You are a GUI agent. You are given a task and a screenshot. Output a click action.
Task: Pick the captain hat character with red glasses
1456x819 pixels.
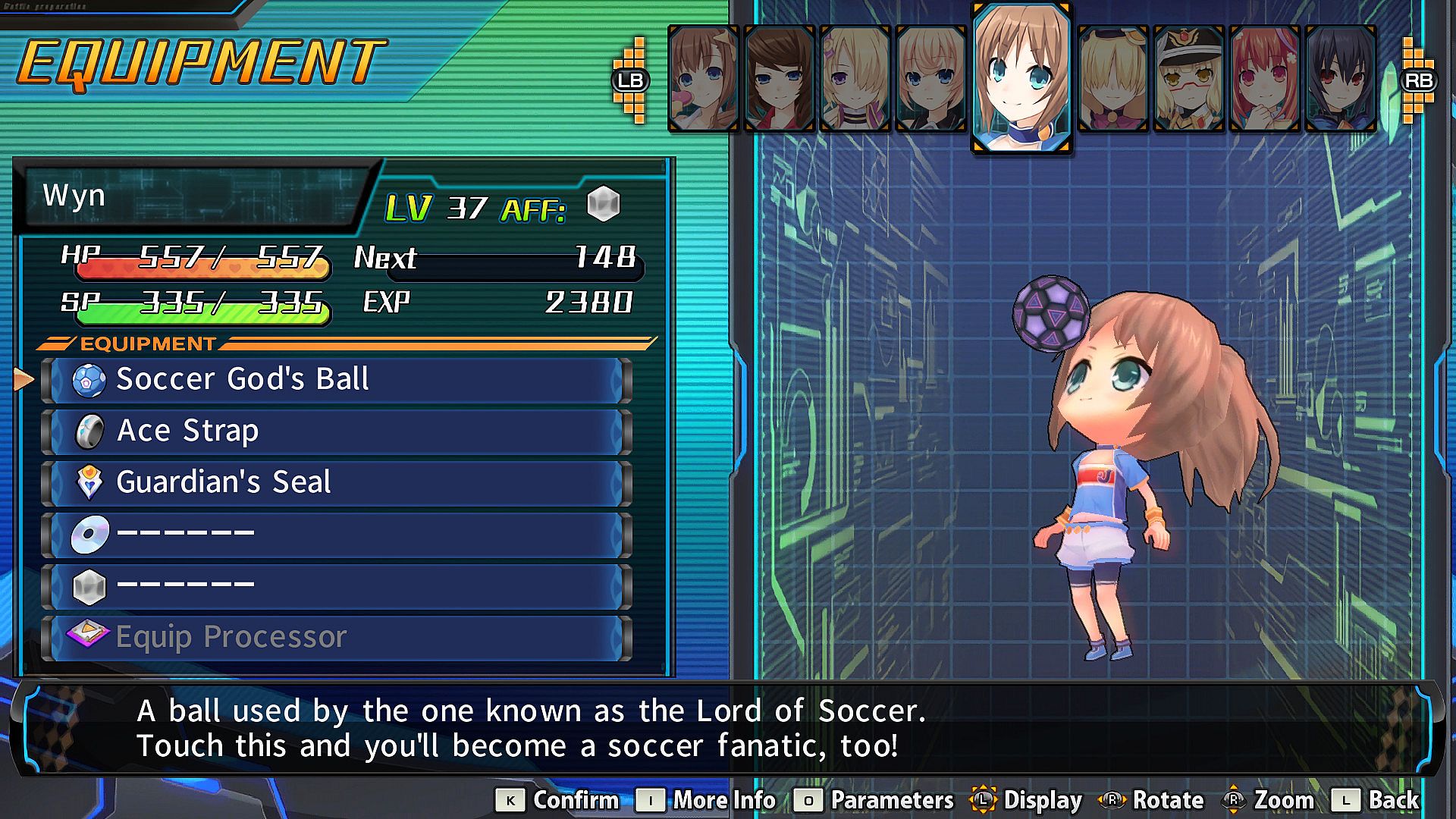click(1188, 79)
